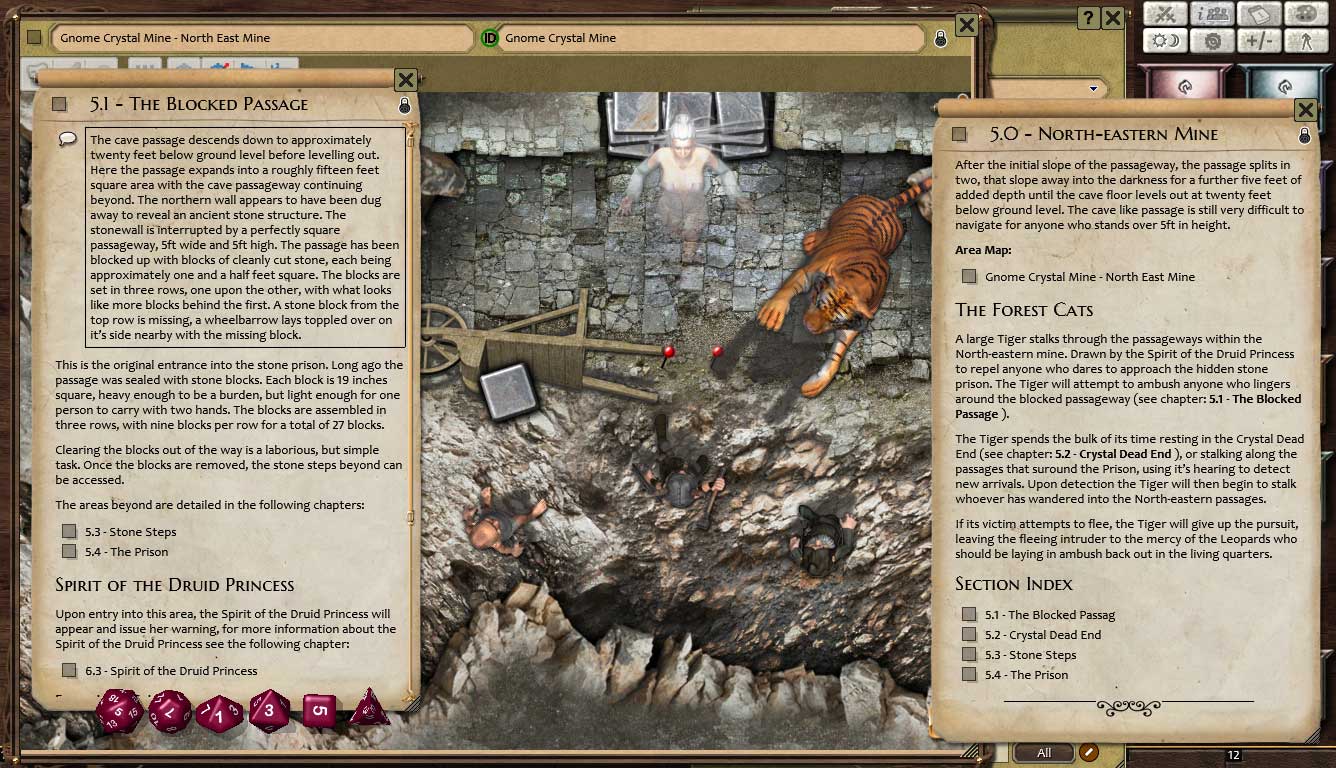Open the game Options gear icon

point(1212,42)
